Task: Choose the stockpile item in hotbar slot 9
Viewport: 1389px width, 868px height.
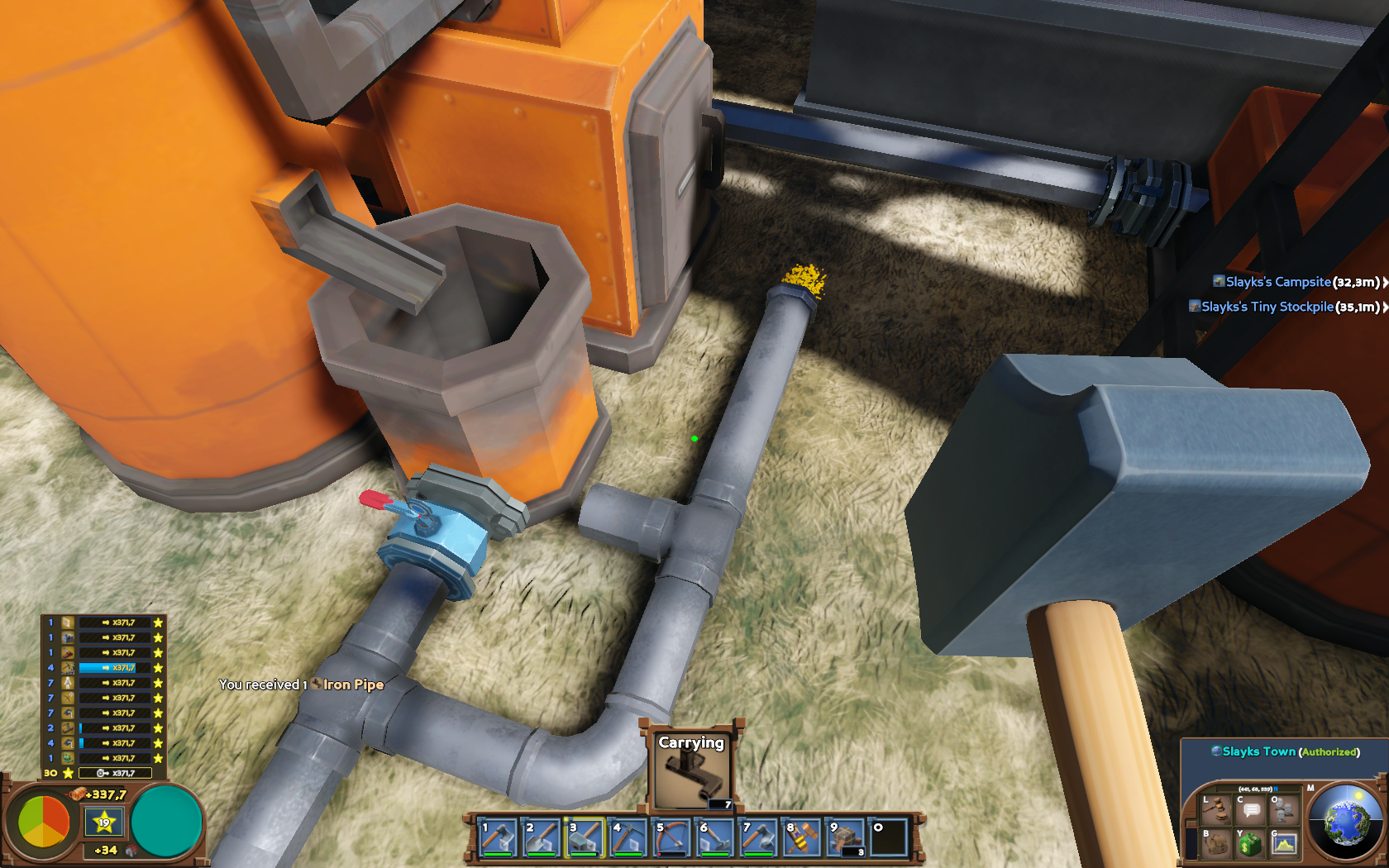Action: click(845, 837)
